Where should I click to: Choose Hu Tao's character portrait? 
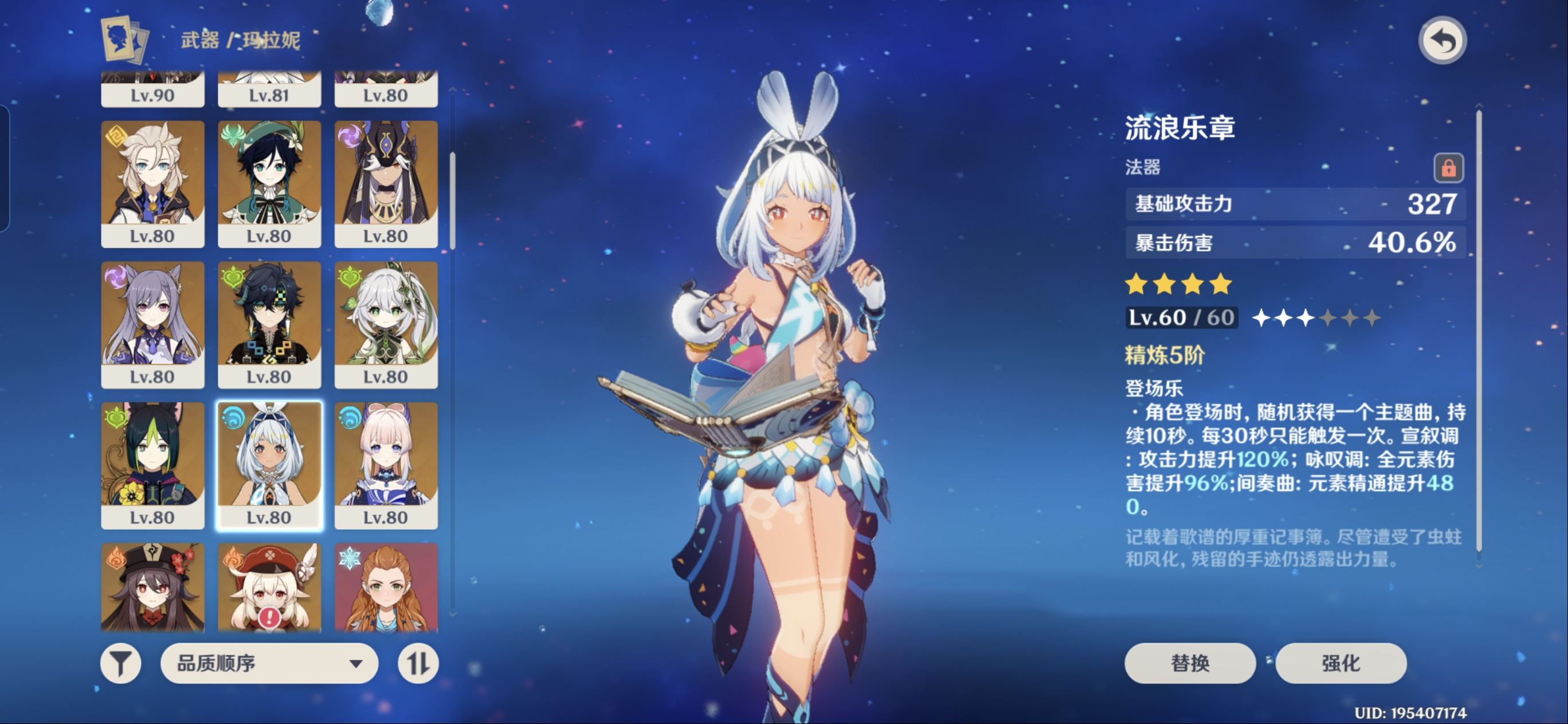pos(152,587)
